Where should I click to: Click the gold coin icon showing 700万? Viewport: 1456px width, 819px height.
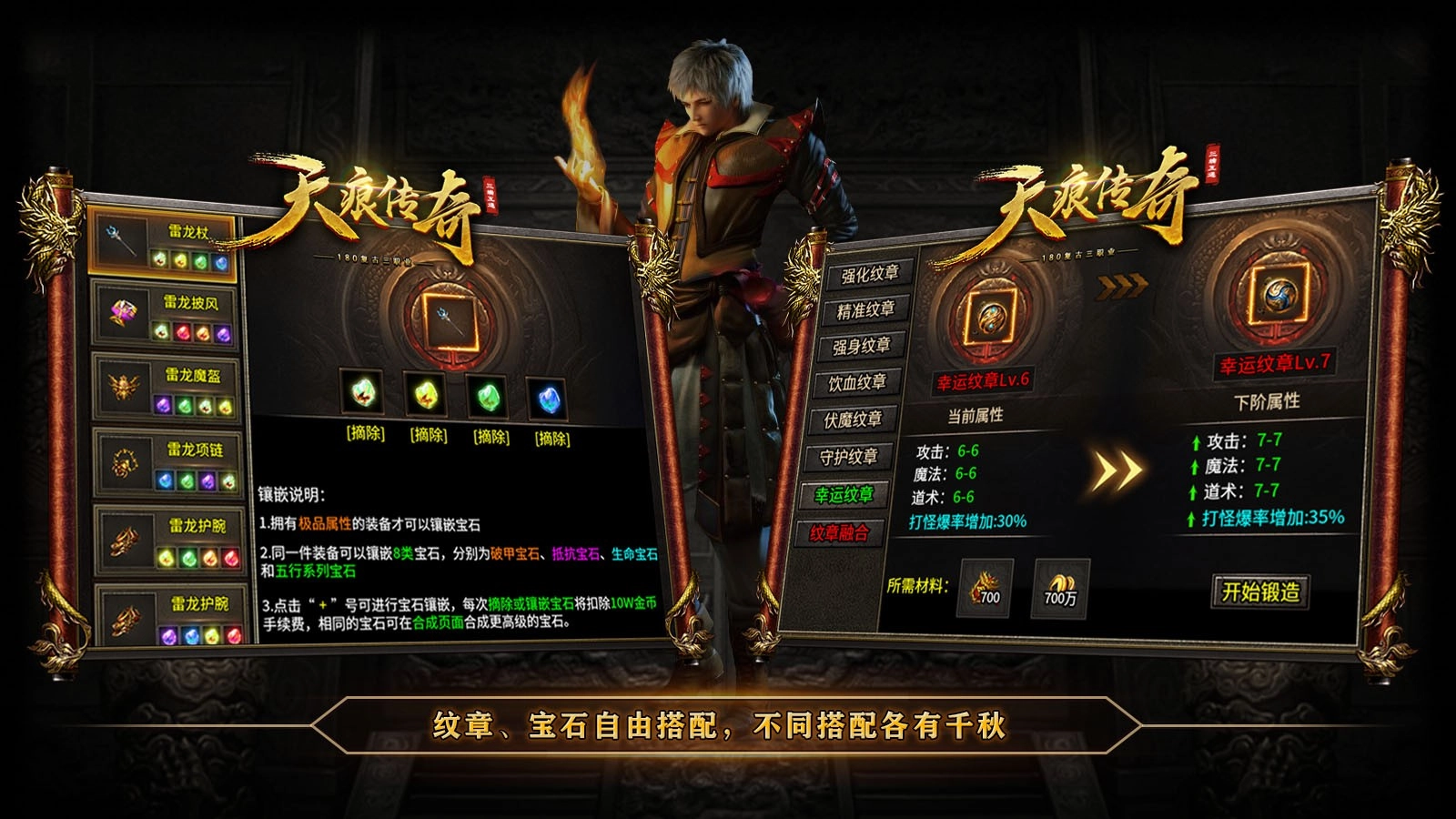pyautogui.click(x=1060, y=587)
